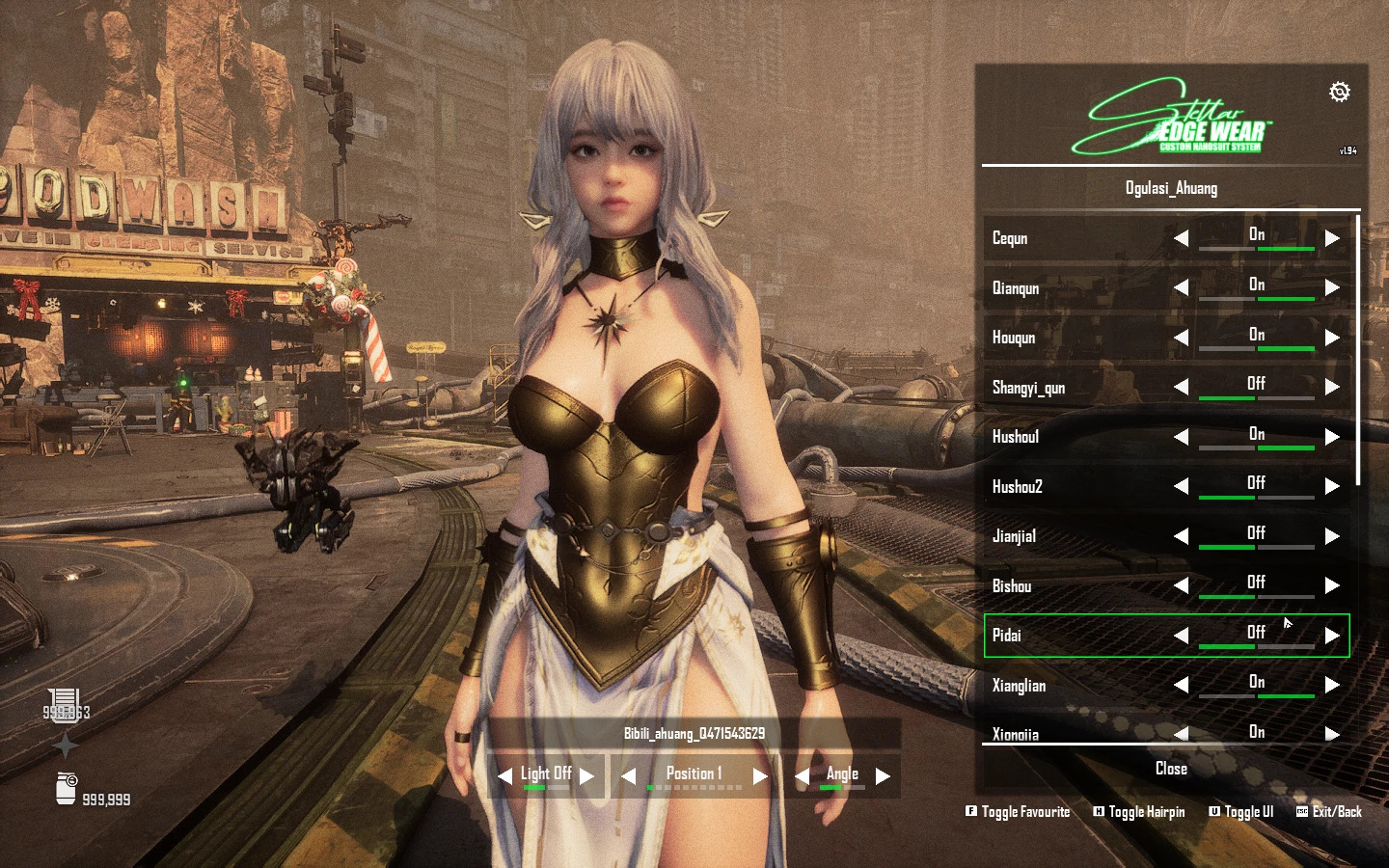Viewport: 1389px width, 868px height.
Task: Click right arrow beside Angle
Action: click(883, 776)
